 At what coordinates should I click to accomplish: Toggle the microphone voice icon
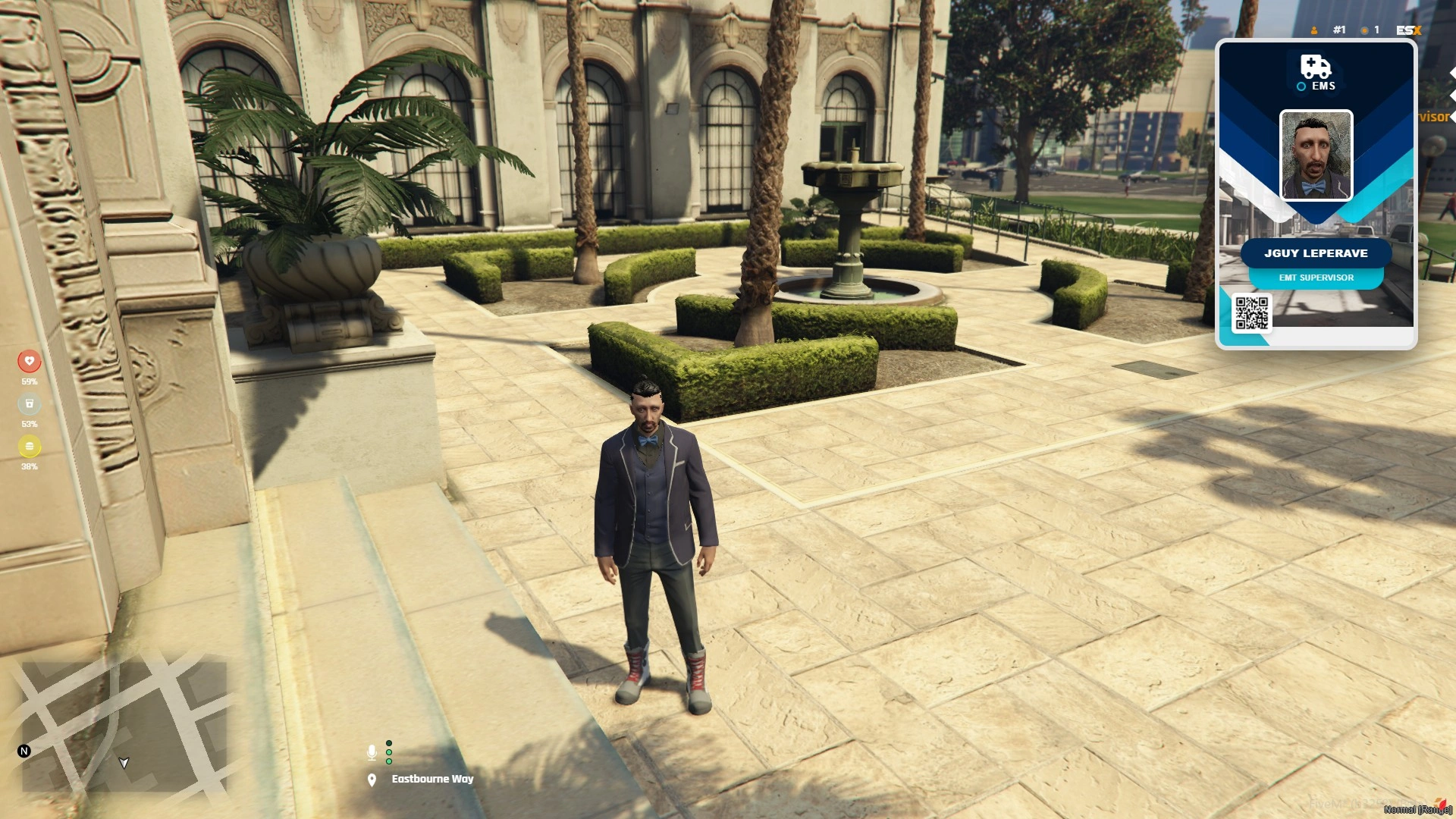[372, 752]
